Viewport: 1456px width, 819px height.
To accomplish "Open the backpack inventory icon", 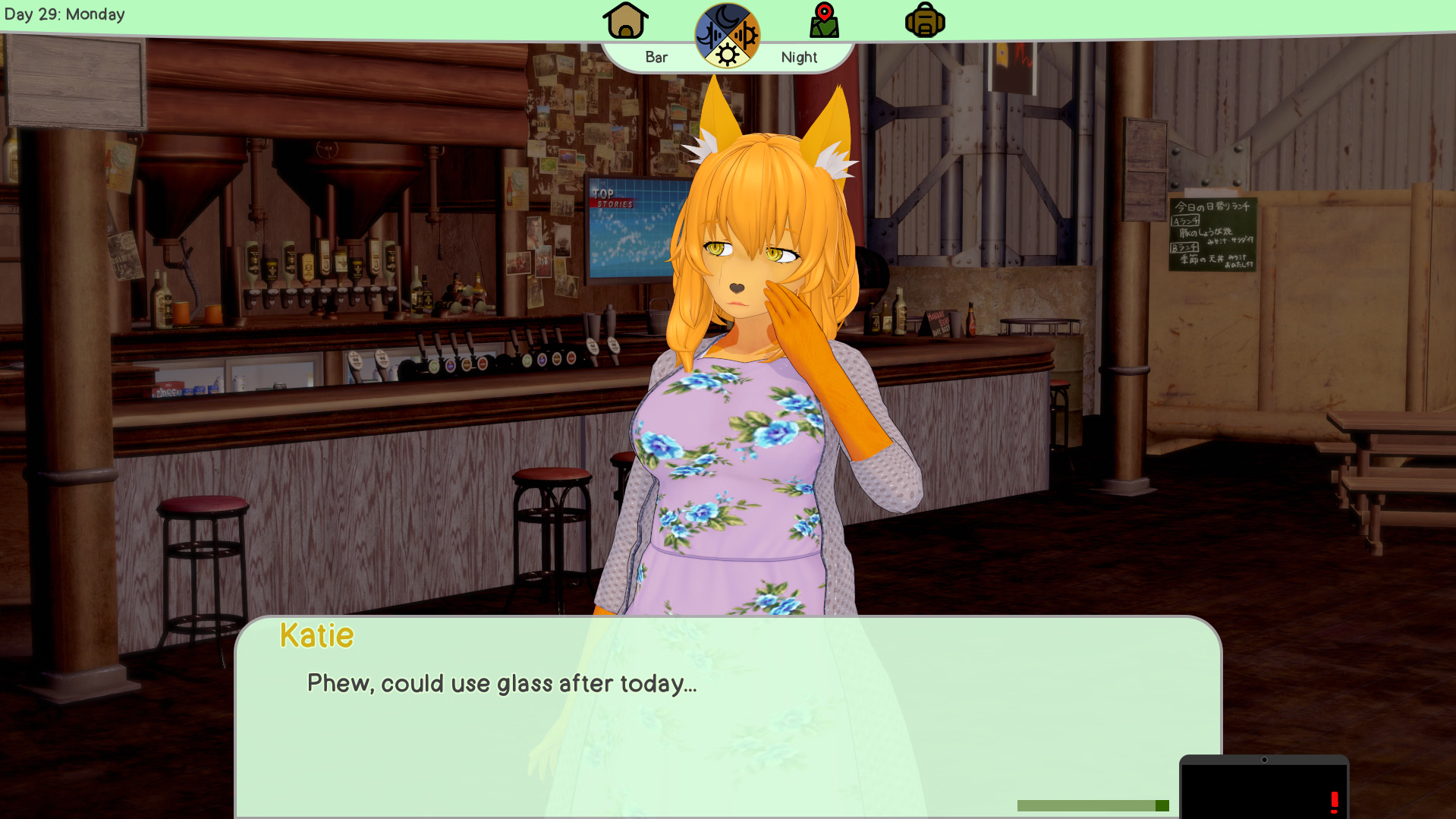I will (x=924, y=20).
